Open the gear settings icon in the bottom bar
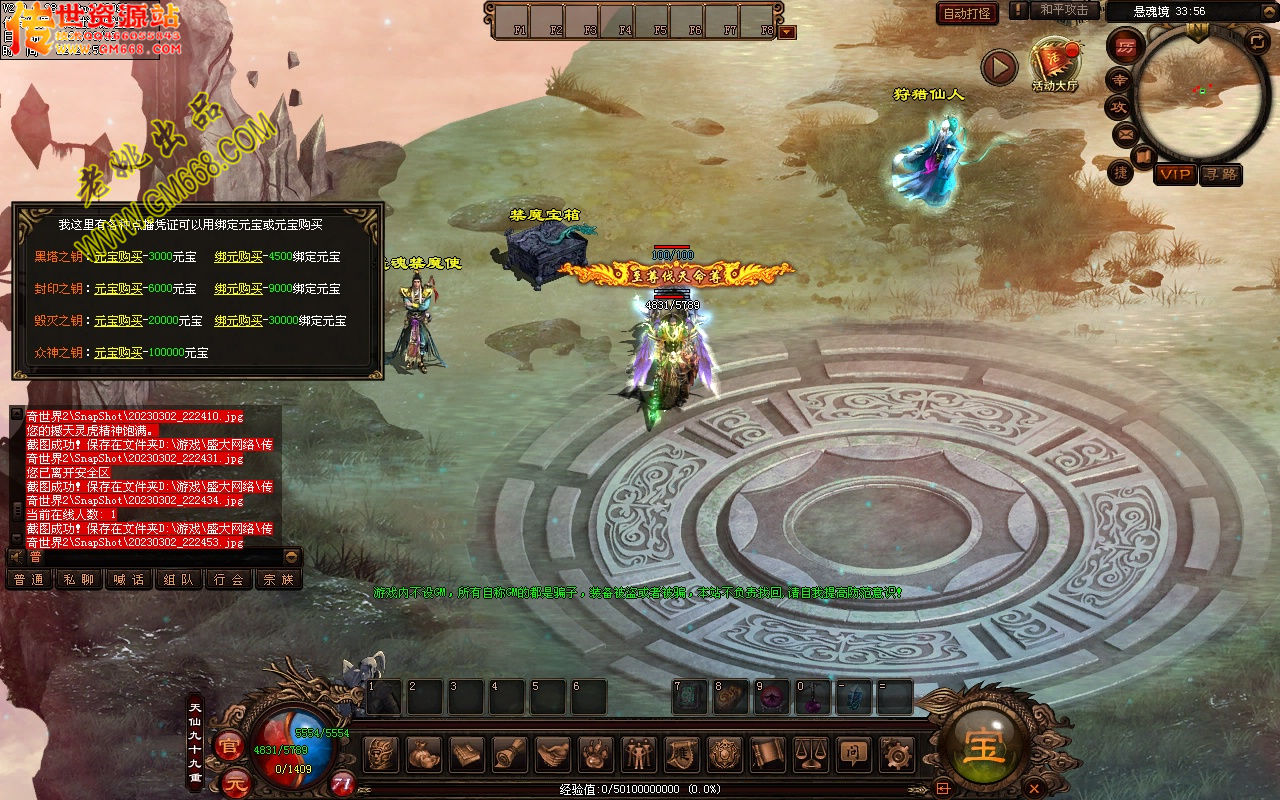Screen dimensions: 1280x800 click(x=897, y=753)
